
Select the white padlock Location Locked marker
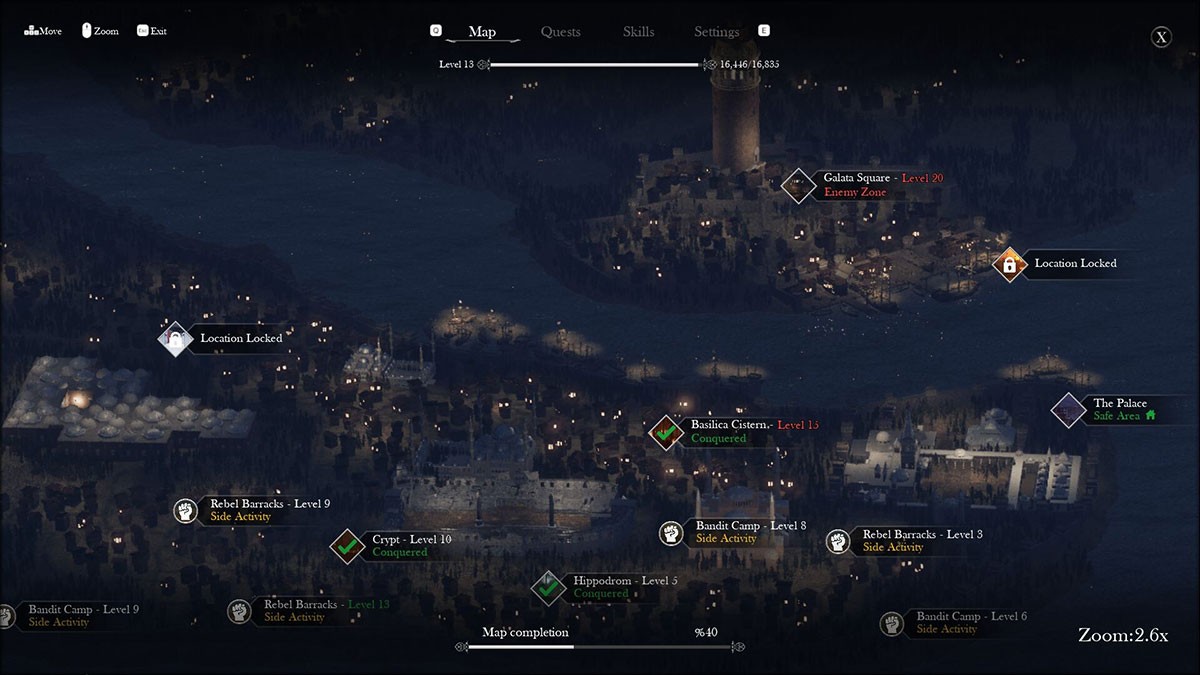click(175, 339)
